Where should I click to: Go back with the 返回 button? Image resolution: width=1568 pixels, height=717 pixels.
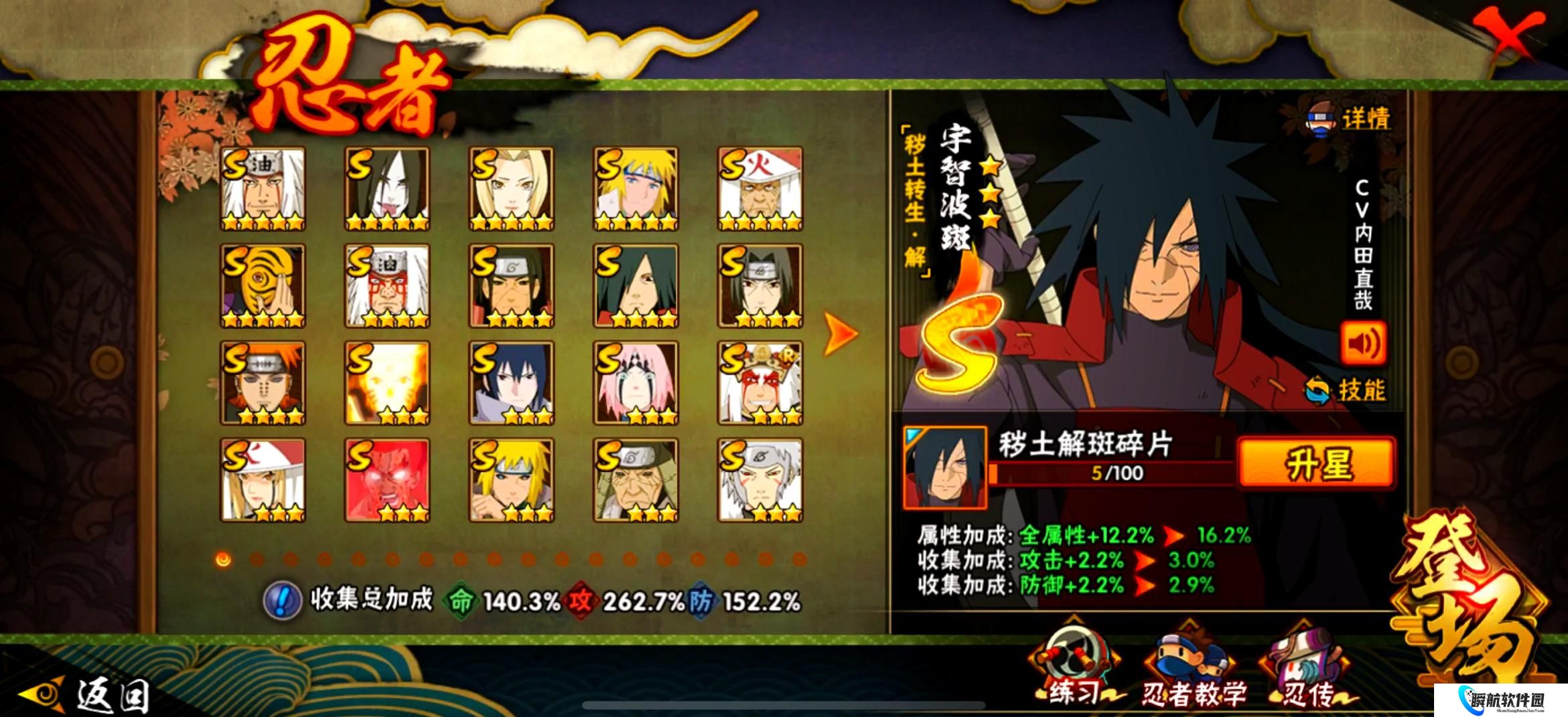87,695
